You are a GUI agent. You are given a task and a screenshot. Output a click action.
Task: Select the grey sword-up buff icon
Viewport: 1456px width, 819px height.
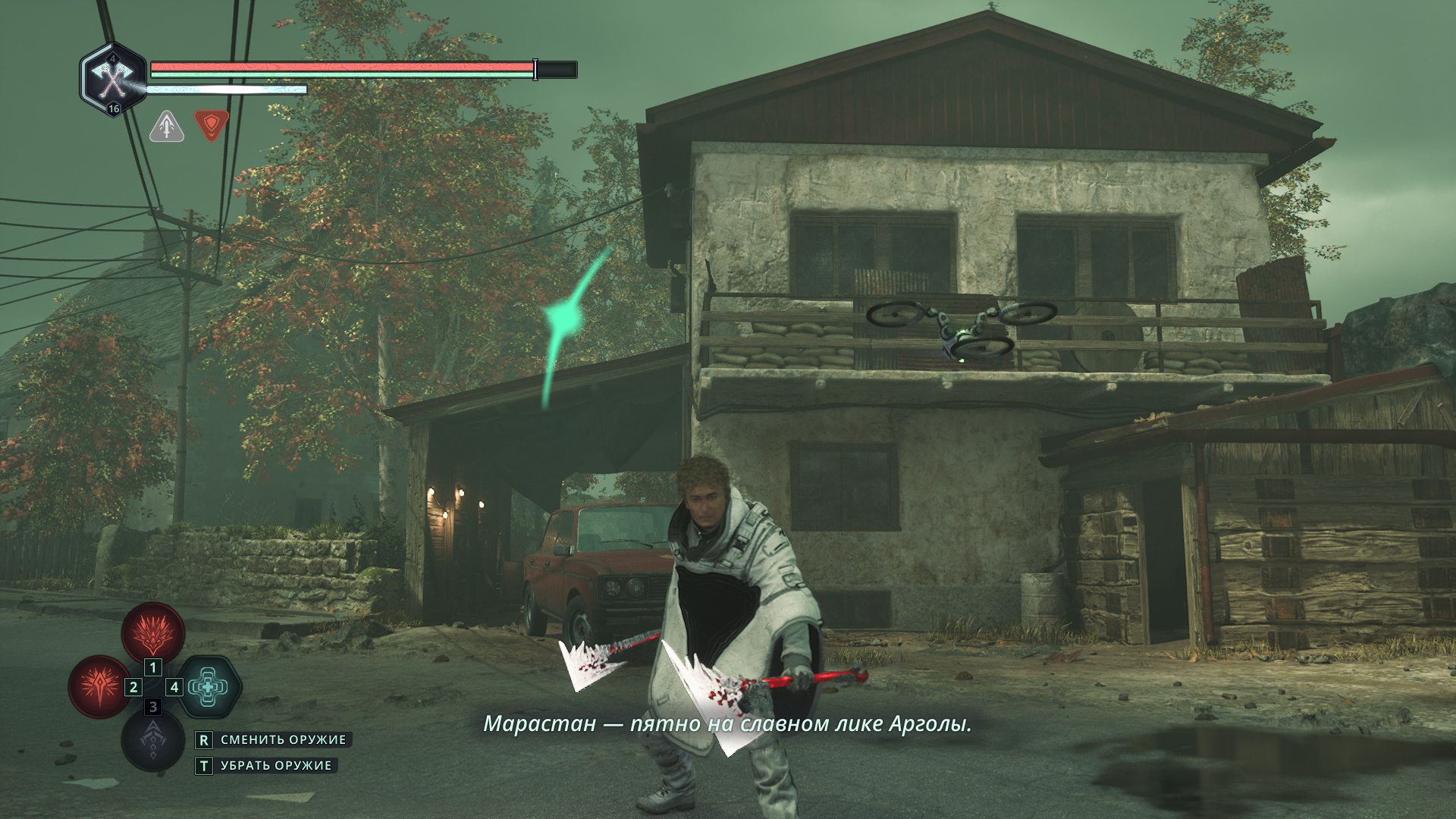(x=167, y=126)
